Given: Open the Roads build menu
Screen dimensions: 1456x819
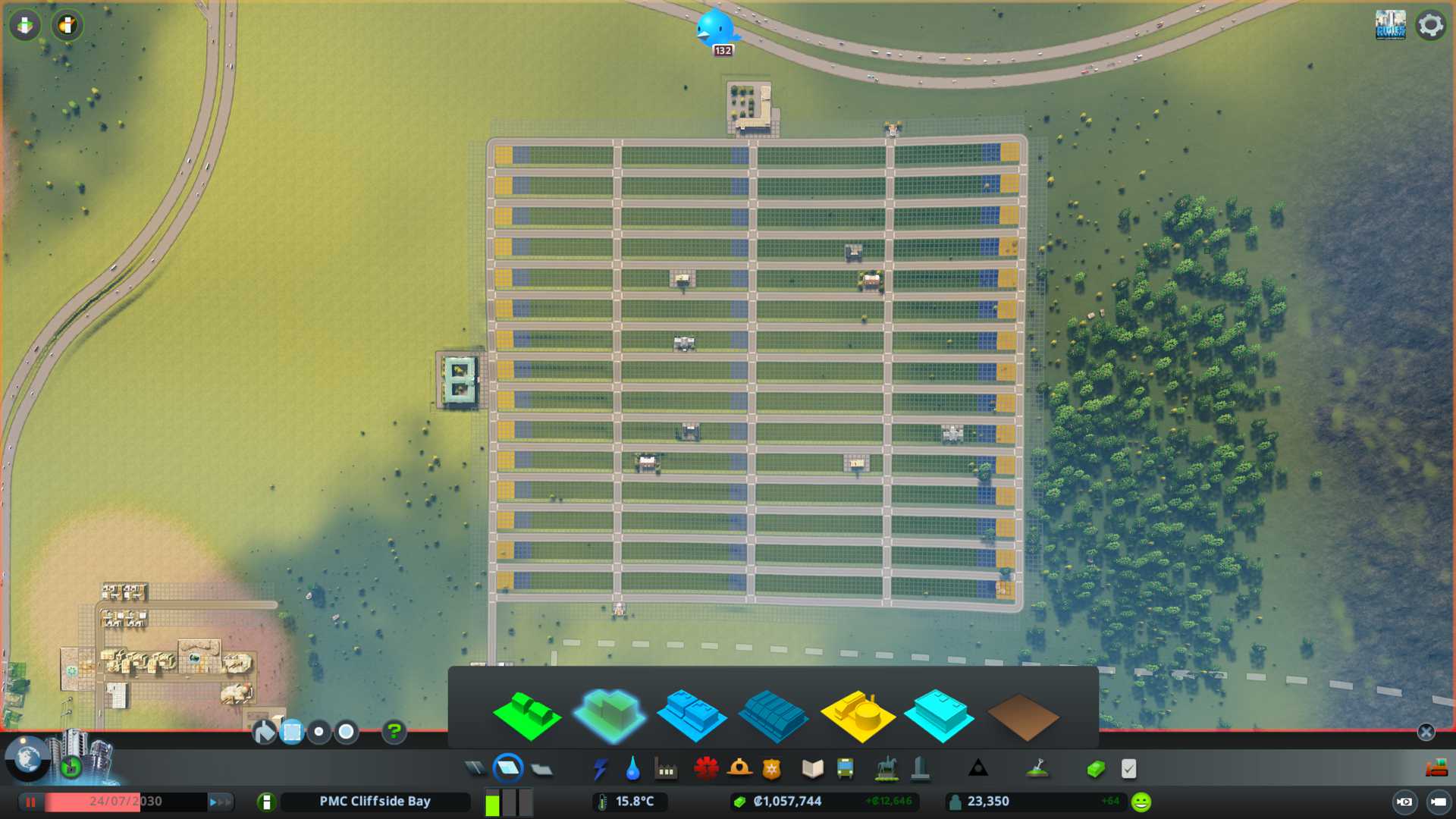Looking at the screenshot, I should 475,769.
